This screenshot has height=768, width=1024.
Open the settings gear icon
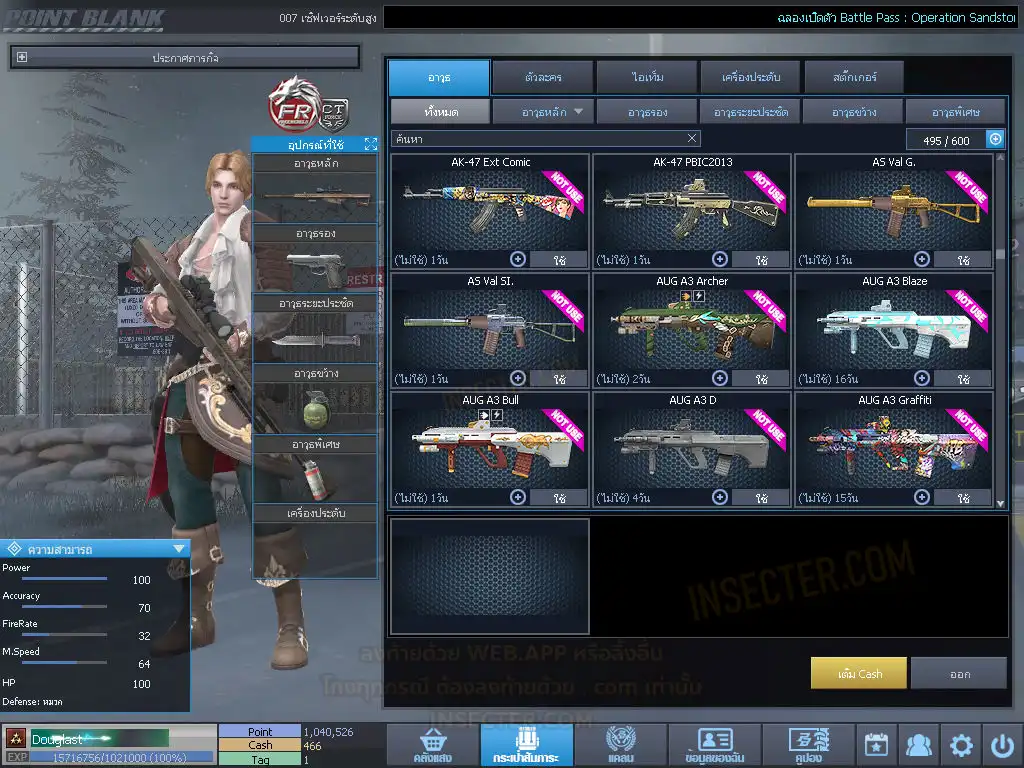point(961,745)
